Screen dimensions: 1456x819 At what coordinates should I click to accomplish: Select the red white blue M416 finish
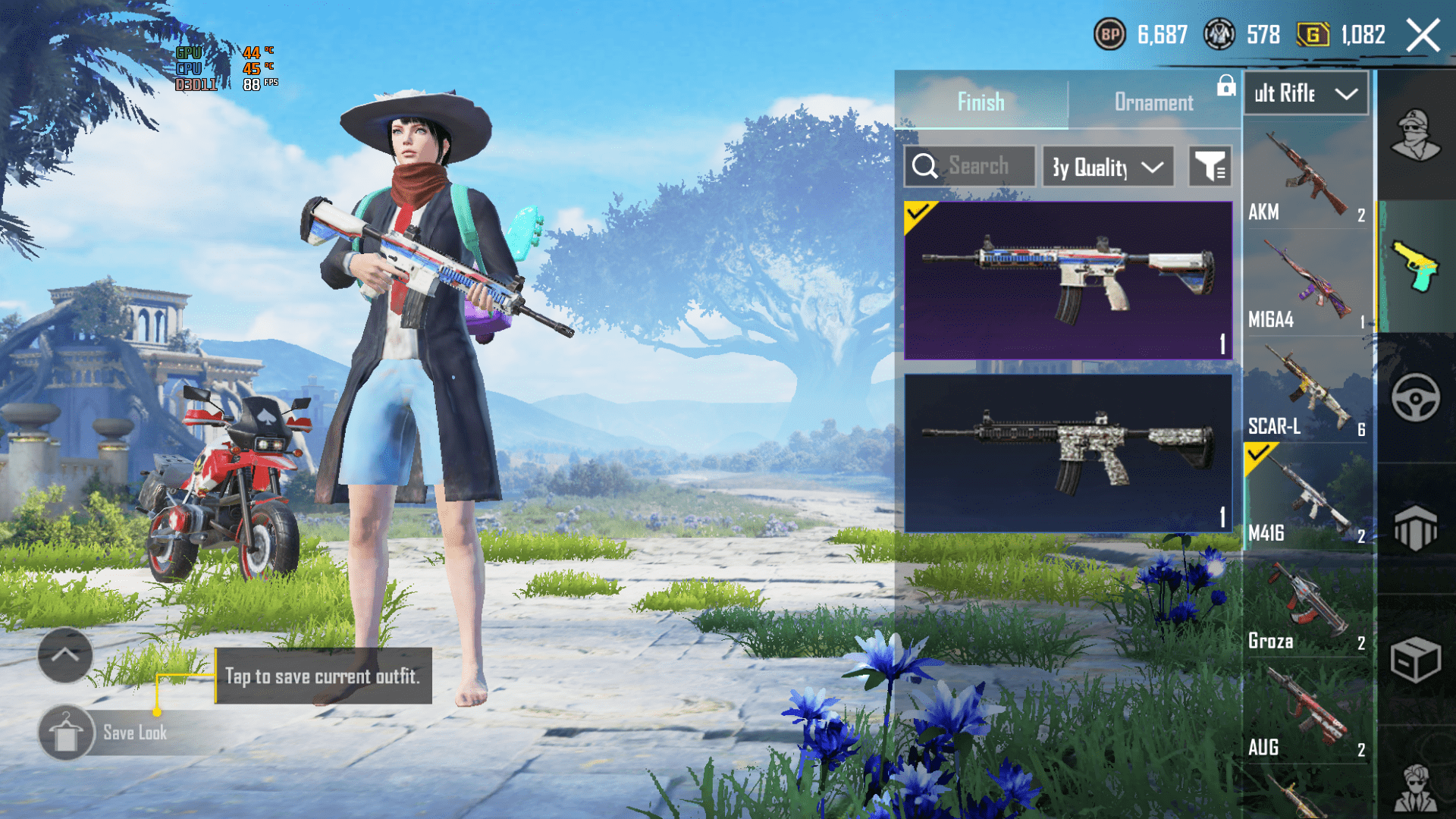pos(1068,281)
